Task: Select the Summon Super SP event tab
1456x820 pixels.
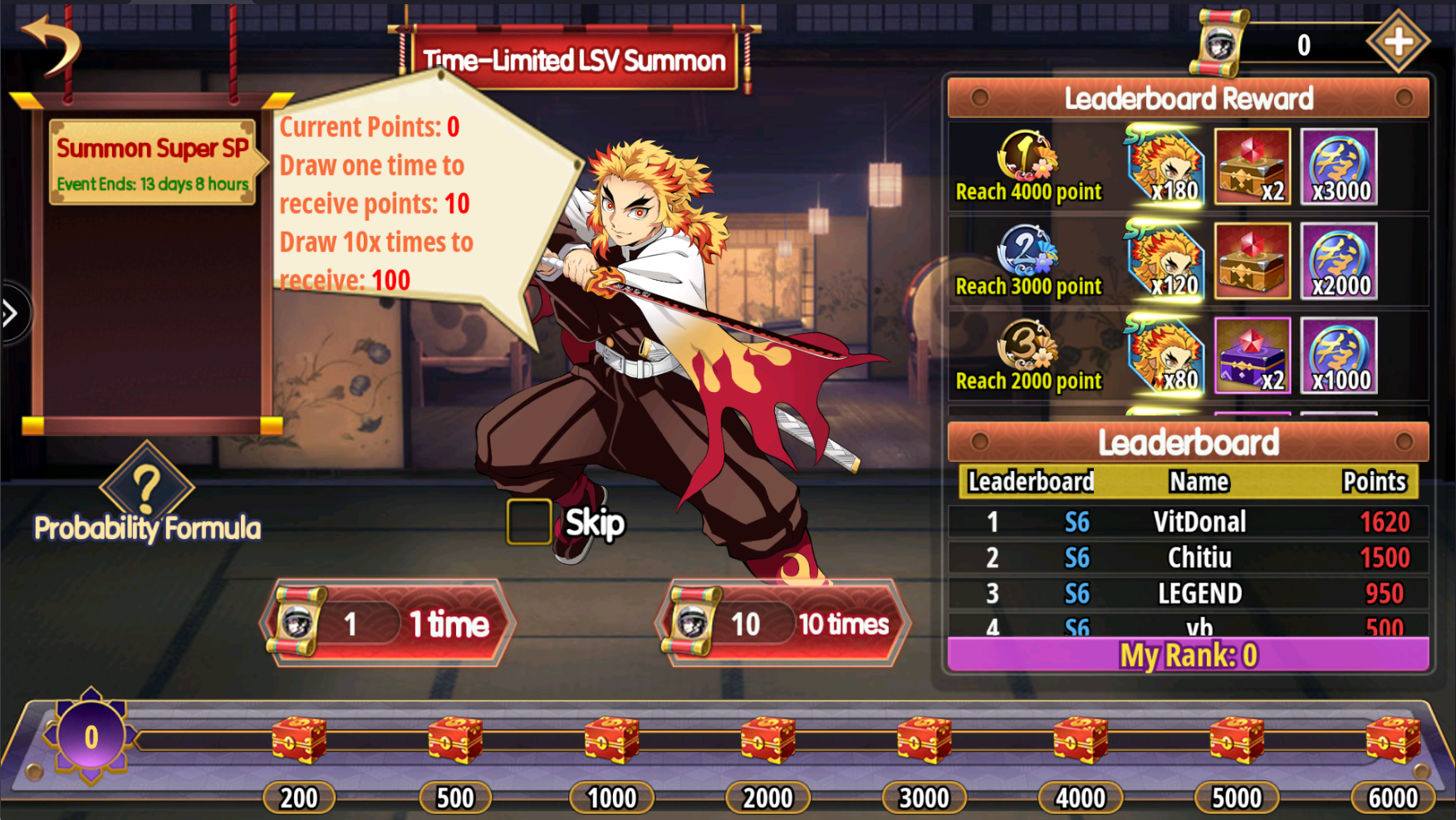Action: coord(153,162)
